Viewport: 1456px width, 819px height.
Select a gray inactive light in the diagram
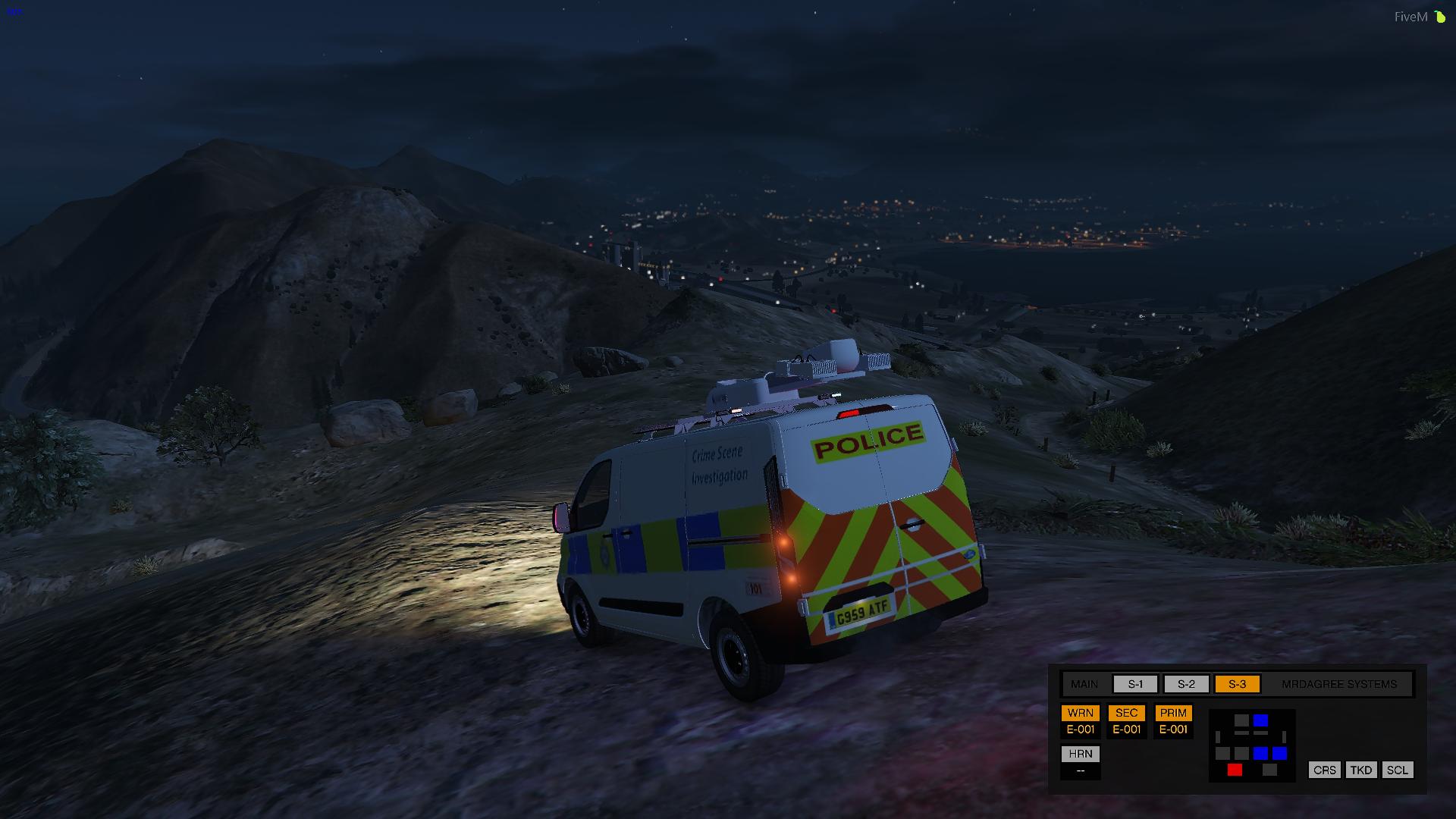[1242, 720]
